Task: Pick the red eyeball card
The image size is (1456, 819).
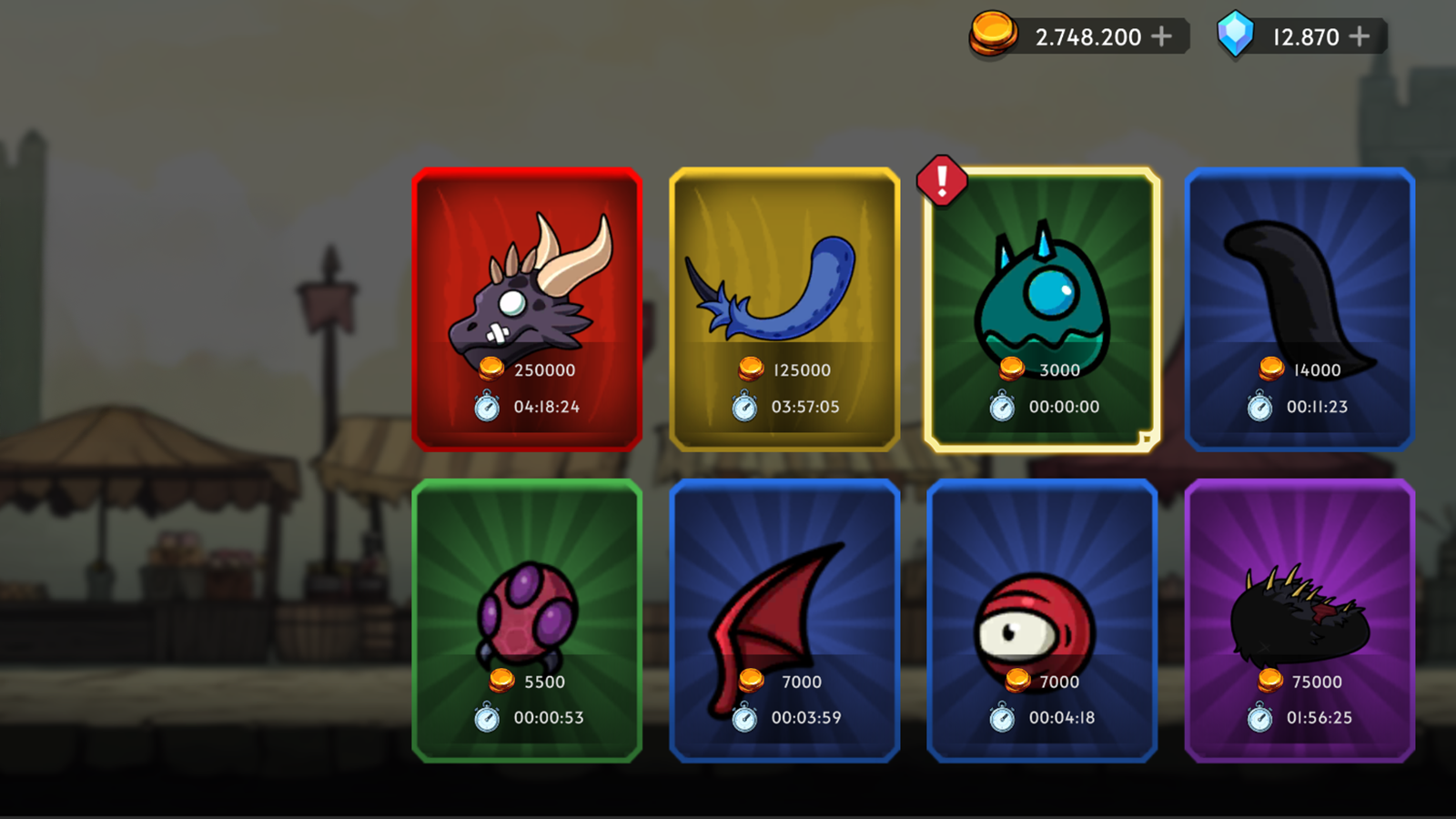Action: point(1042,621)
